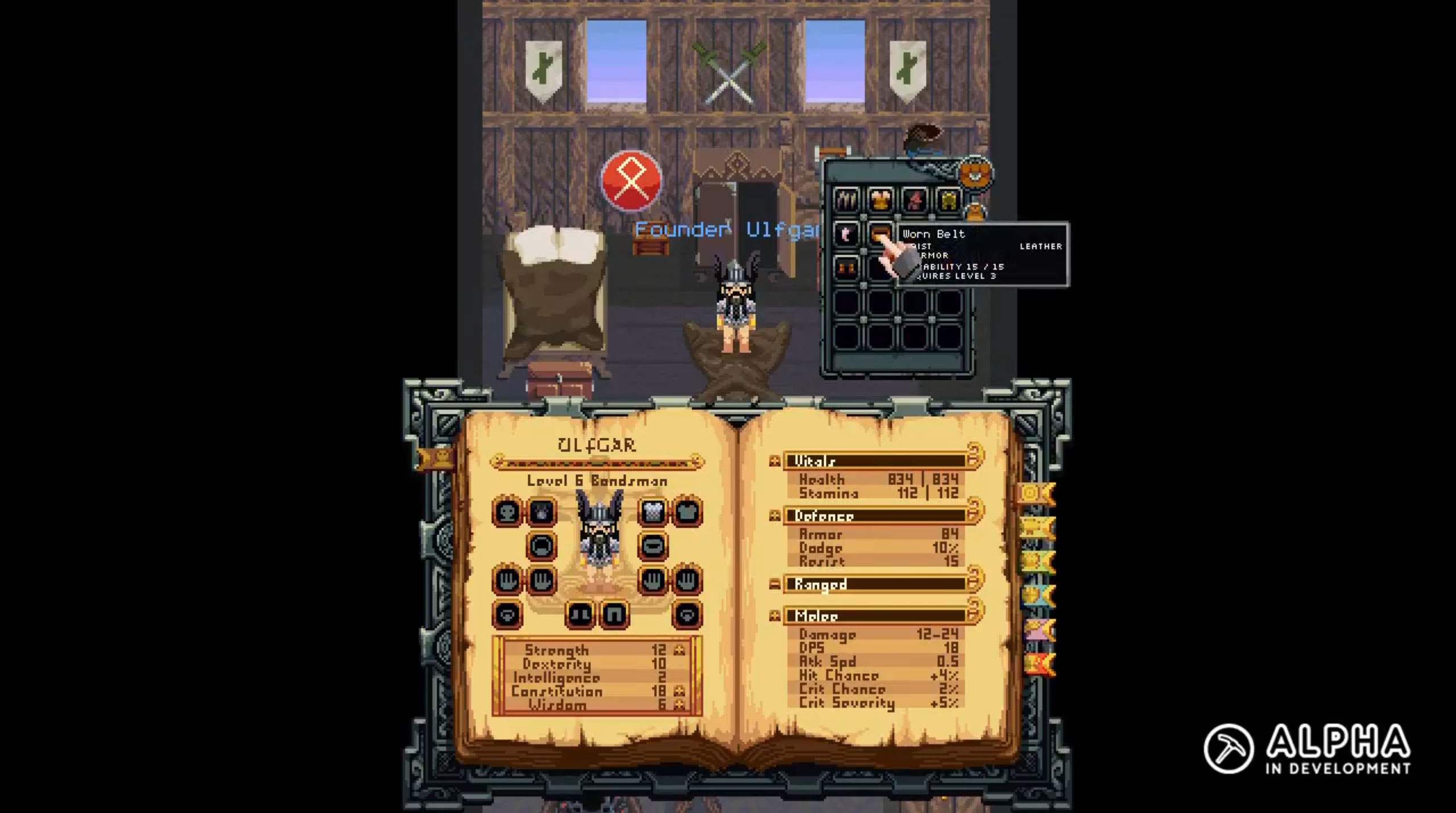Collapse the Vitals stats section
Image resolution: width=1456 pixels, height=813 pixels.
pos(775,461)
